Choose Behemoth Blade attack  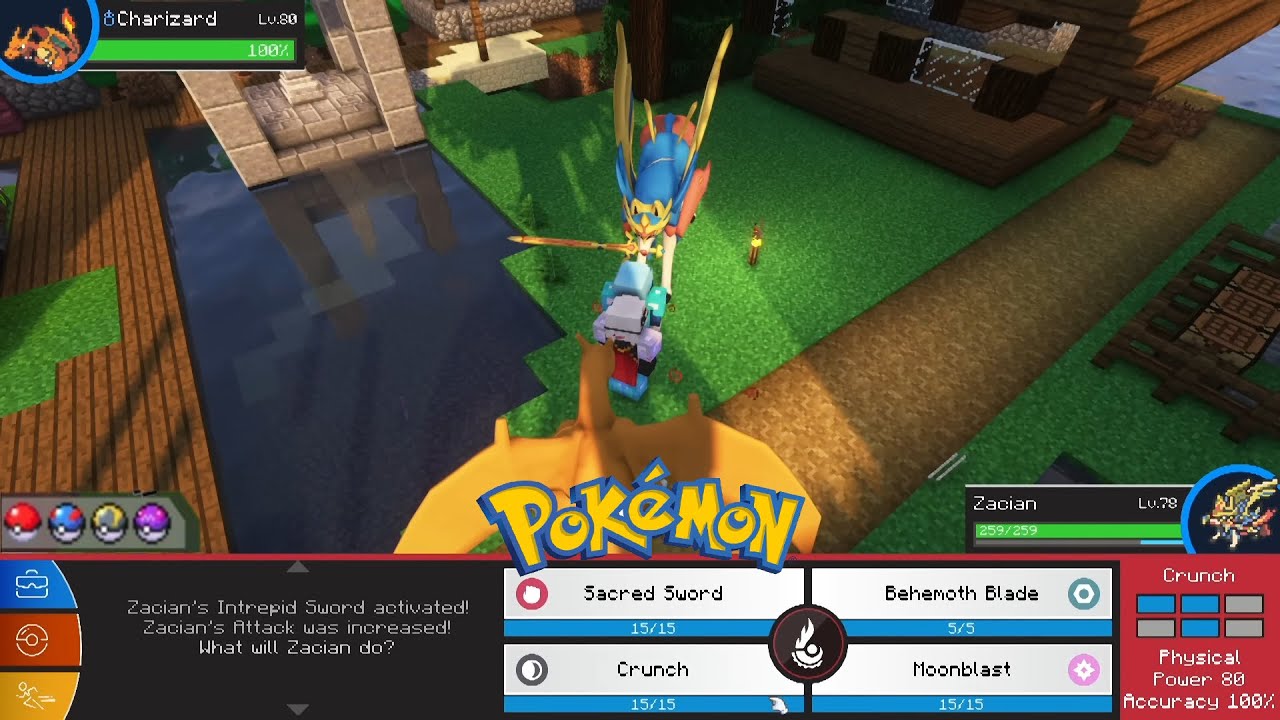[x=961, y=594]
